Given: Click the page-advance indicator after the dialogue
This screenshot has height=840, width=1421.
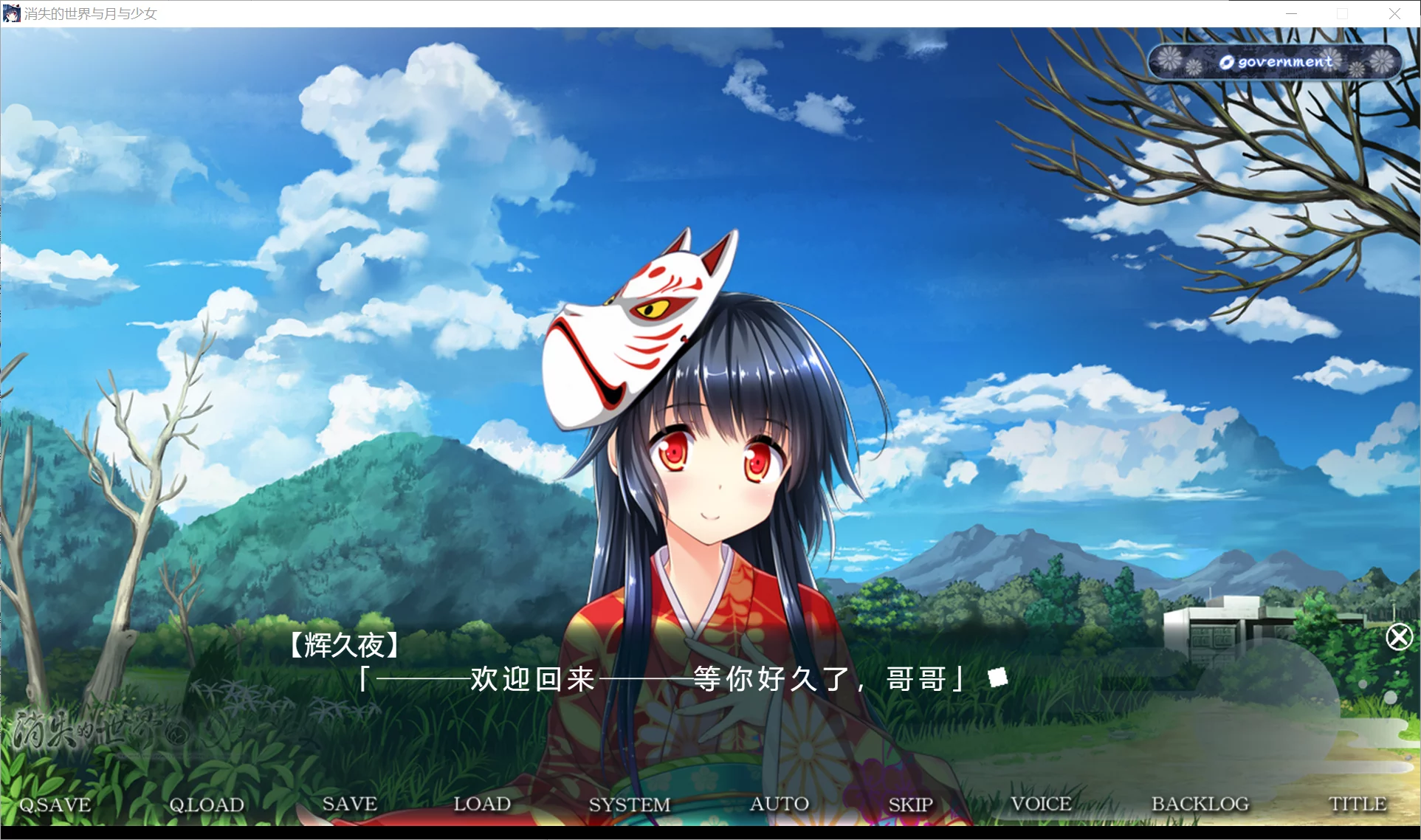Looking at the screenshot, I should [x=997, y=676].
